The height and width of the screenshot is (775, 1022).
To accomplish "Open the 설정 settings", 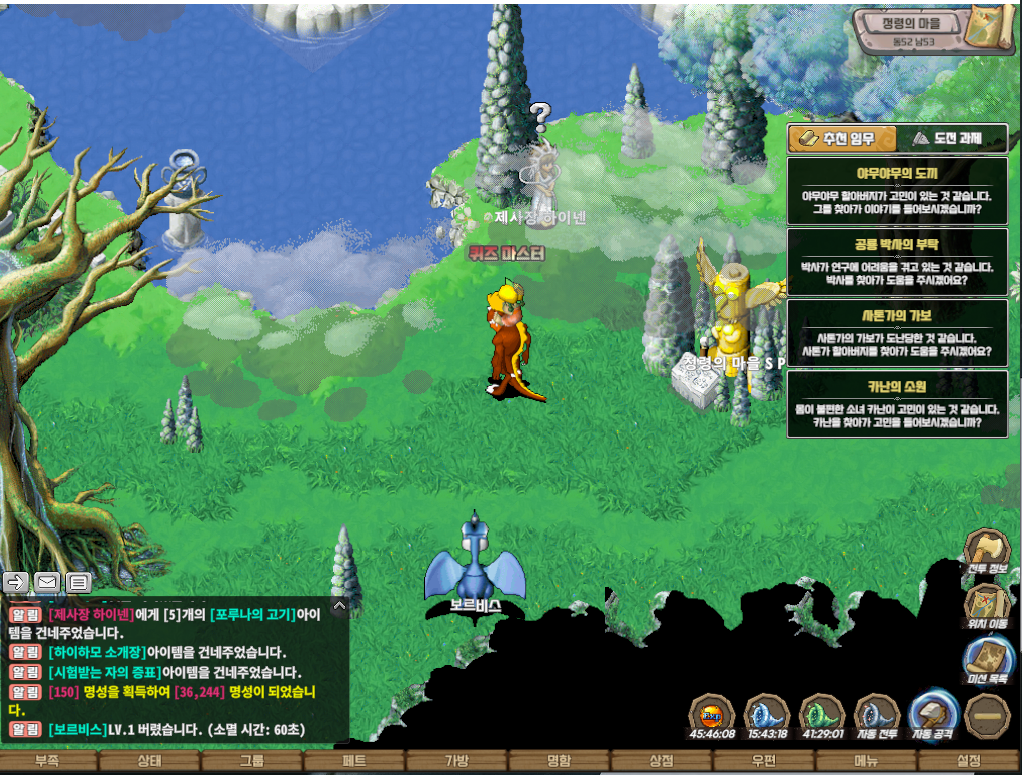I will tap(968, 762).
